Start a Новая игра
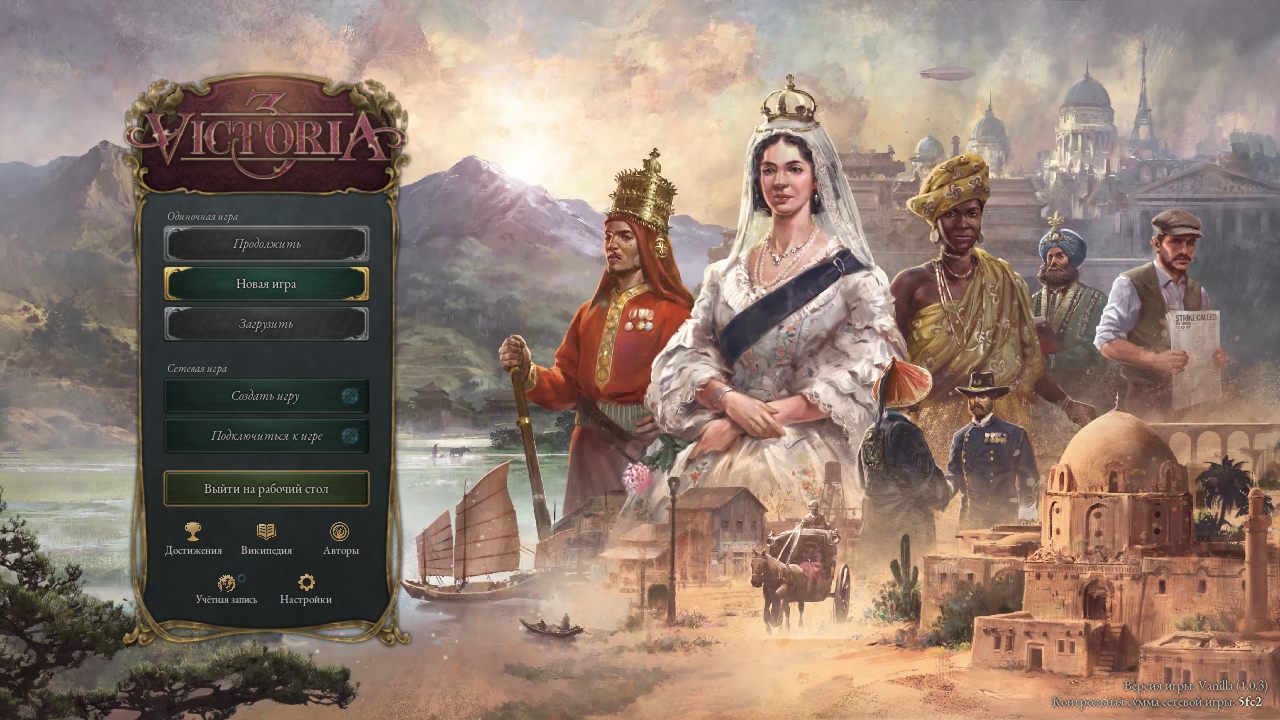 (268, 283)
